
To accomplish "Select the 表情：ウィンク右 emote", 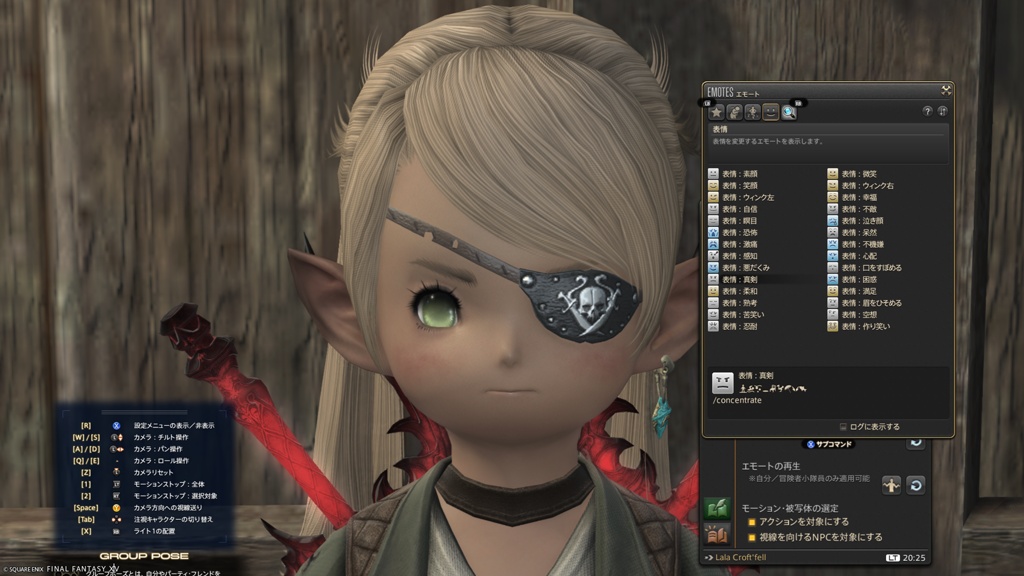I will click(x=864, y=186).
